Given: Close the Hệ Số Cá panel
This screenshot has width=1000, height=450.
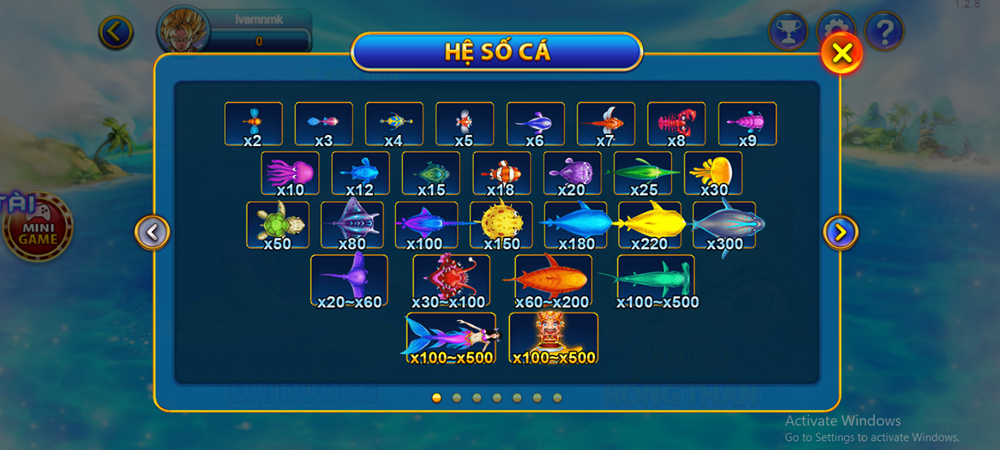Looking at the screenshot, I should tap(842, 53).
